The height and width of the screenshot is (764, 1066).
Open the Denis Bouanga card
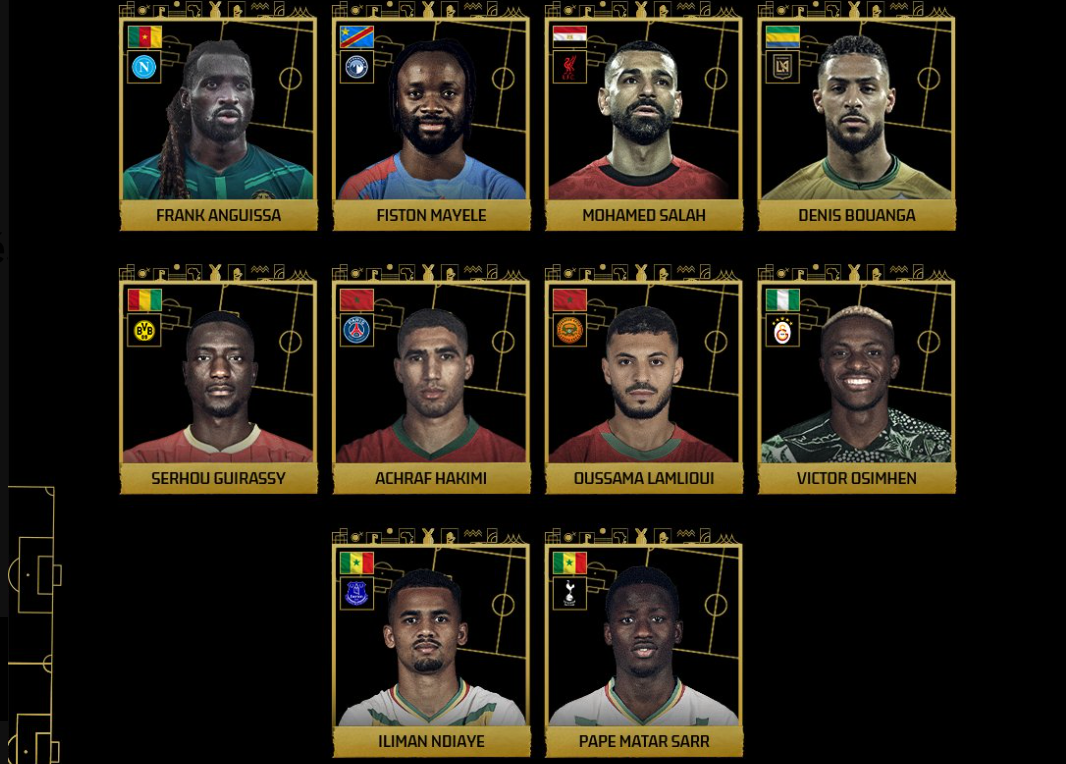pos(857,120)
